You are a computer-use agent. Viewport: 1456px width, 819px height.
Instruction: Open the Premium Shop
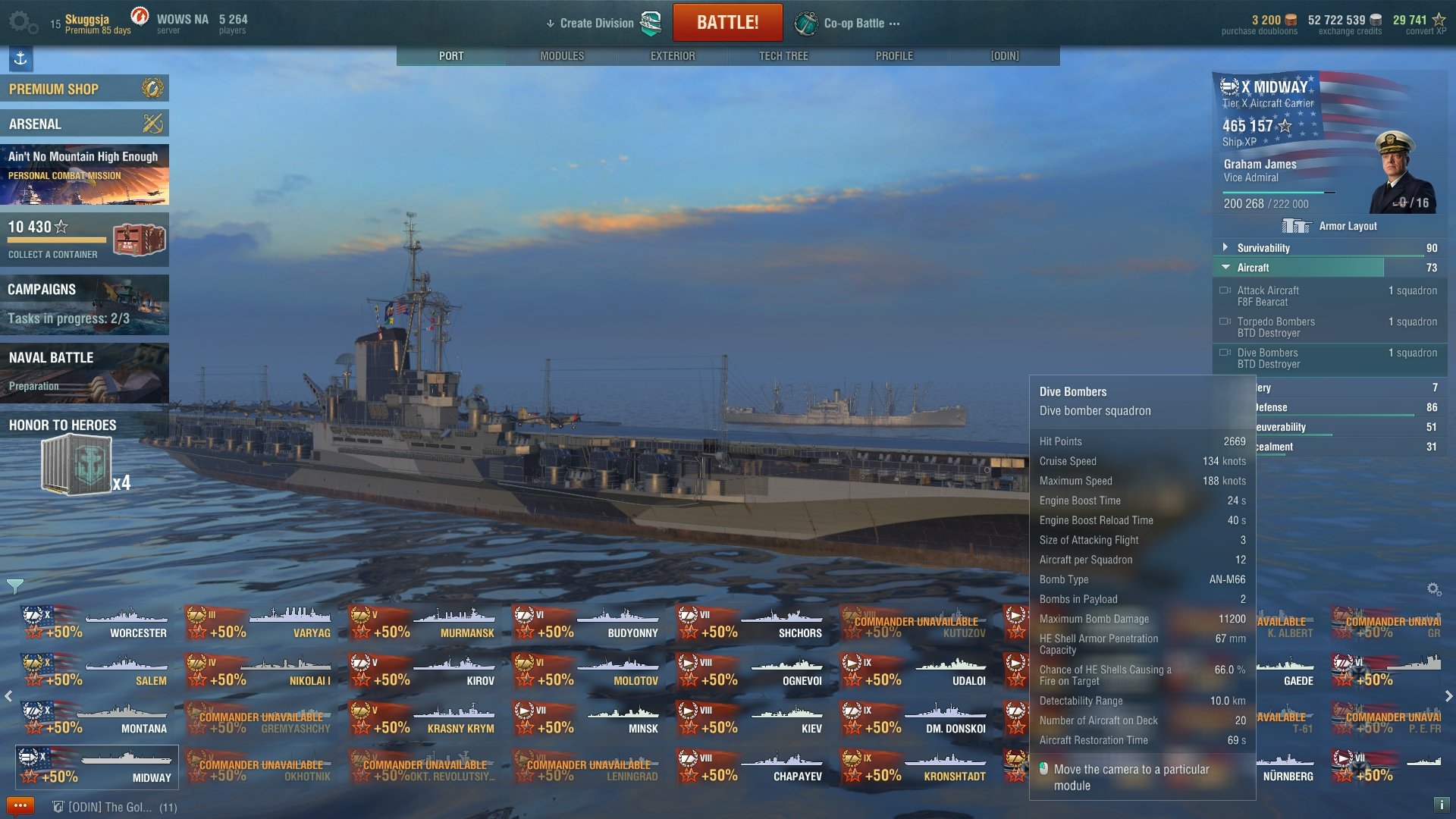84,89
